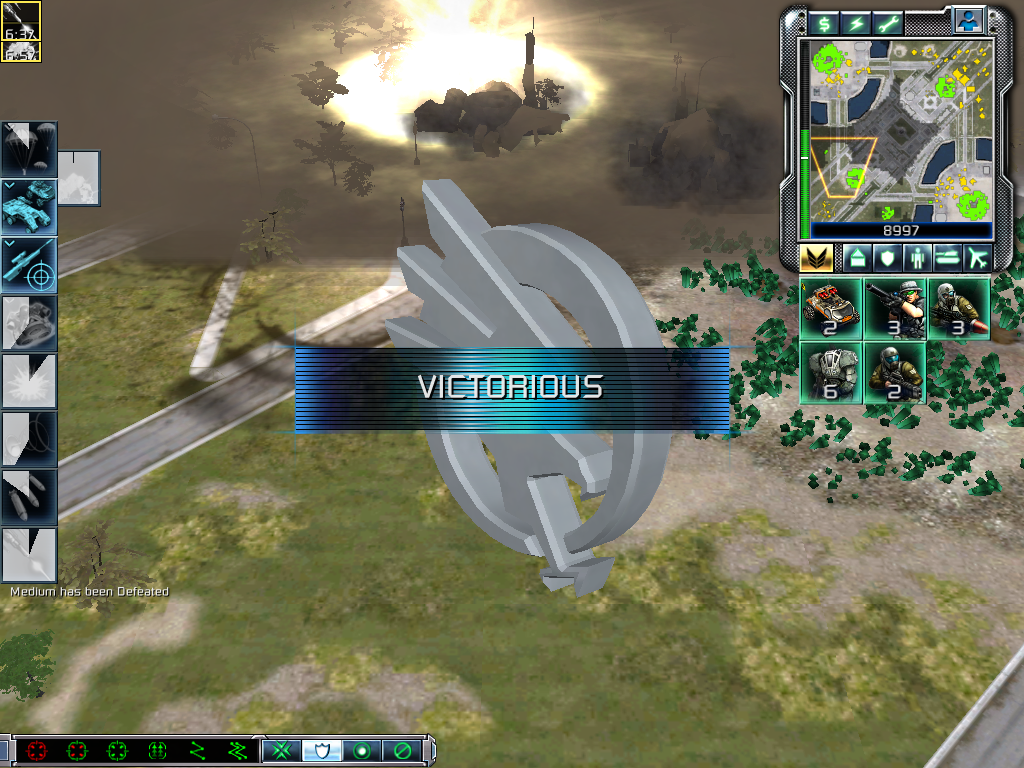Activate the repair wrench button
This screenshot has height=768, width=1024.
tap(887, 23)
